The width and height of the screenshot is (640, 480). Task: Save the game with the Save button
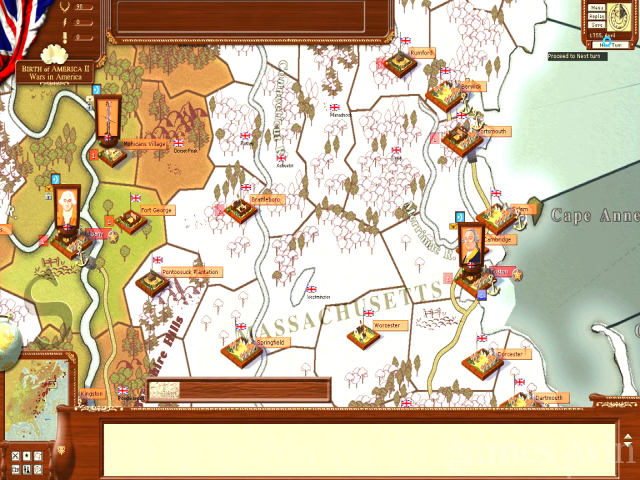pos(596,27)
